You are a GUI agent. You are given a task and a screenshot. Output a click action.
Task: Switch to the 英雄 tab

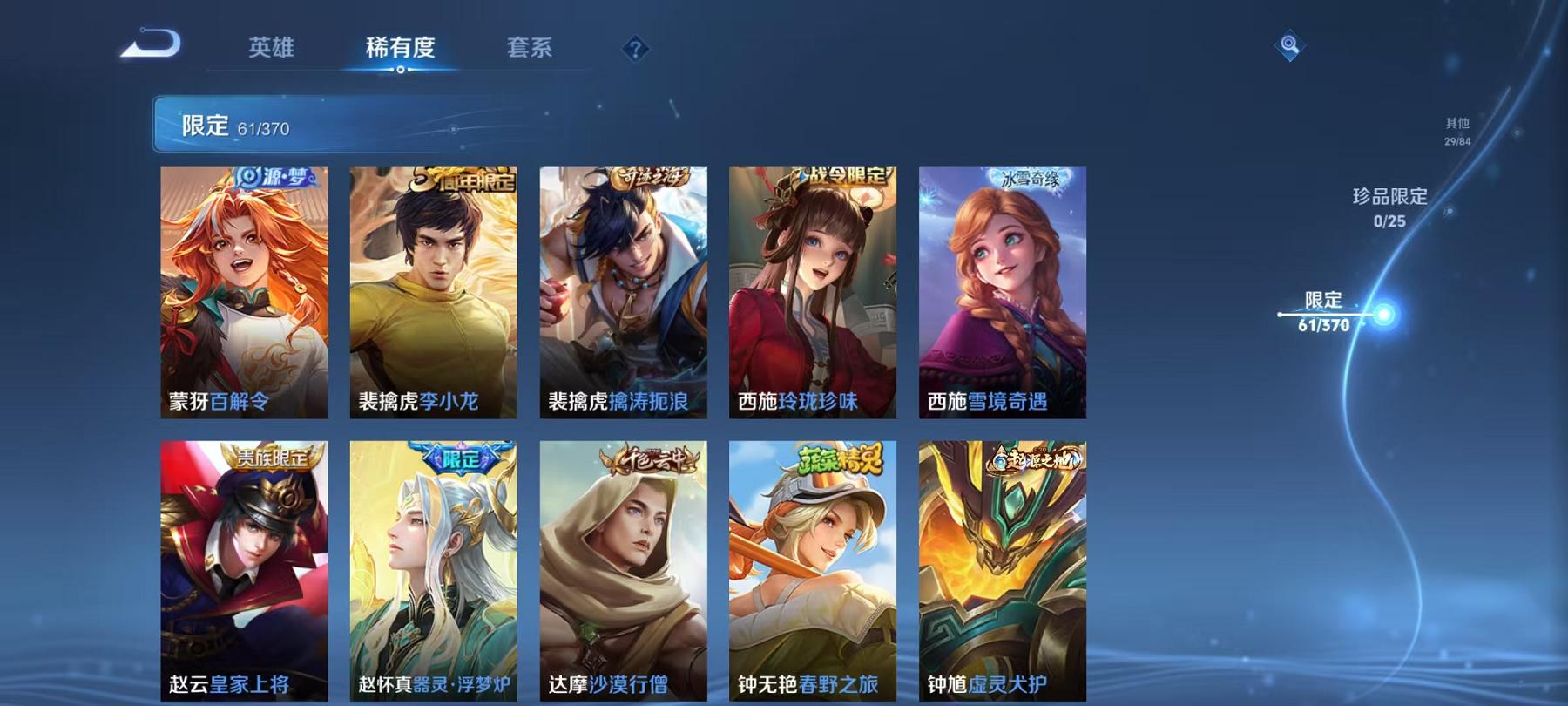[270, 50]
